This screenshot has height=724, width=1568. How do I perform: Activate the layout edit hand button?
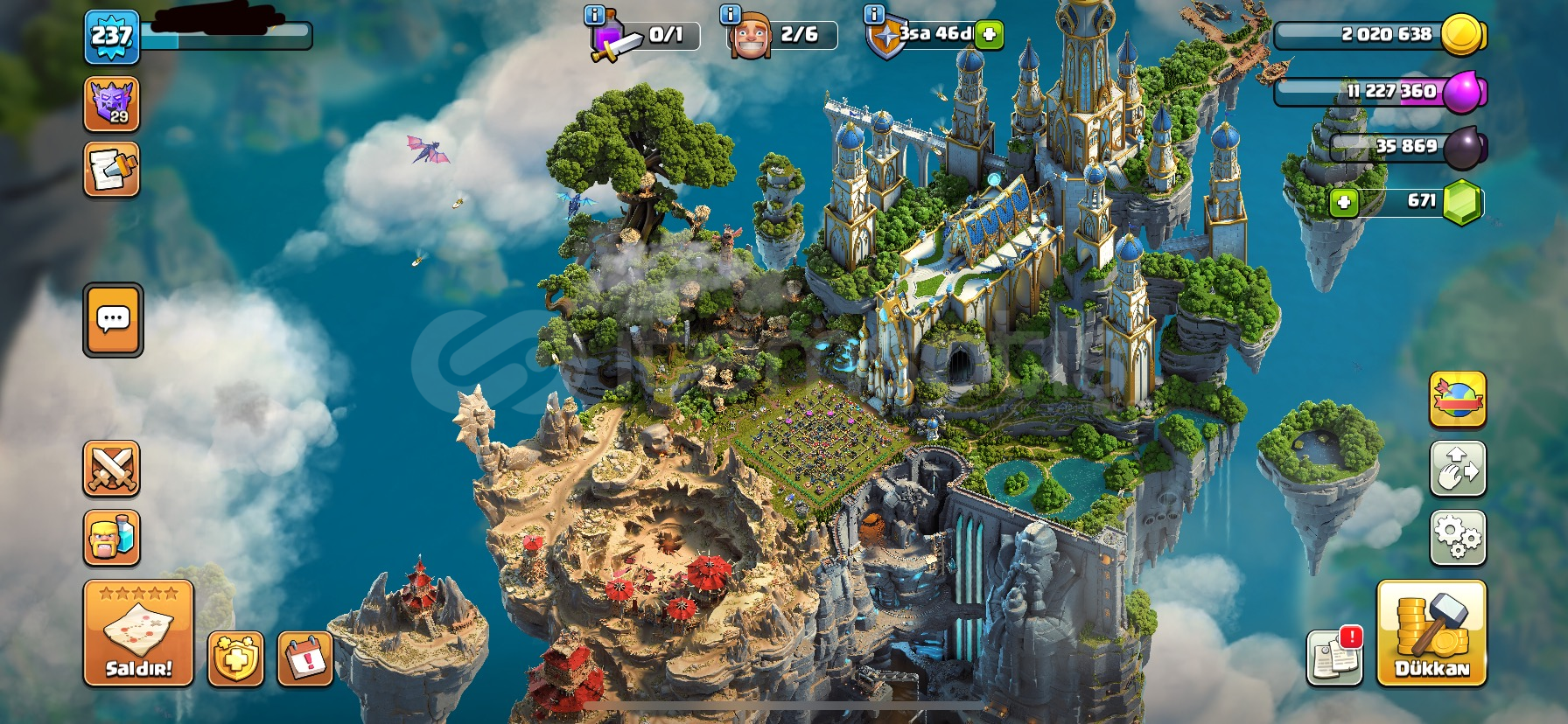[x=1457, y=469]
